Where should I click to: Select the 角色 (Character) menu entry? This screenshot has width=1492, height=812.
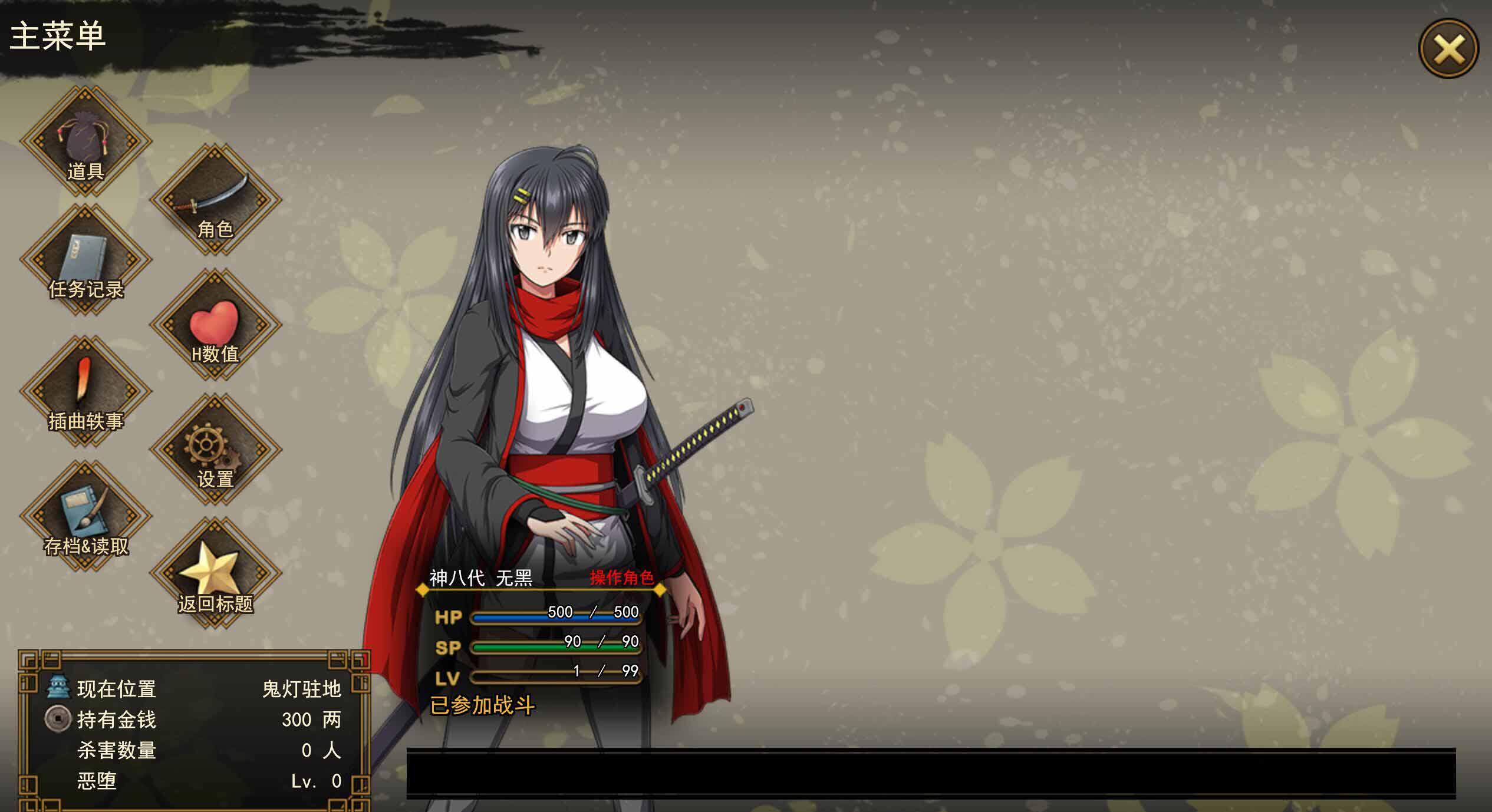coord(215,200)
